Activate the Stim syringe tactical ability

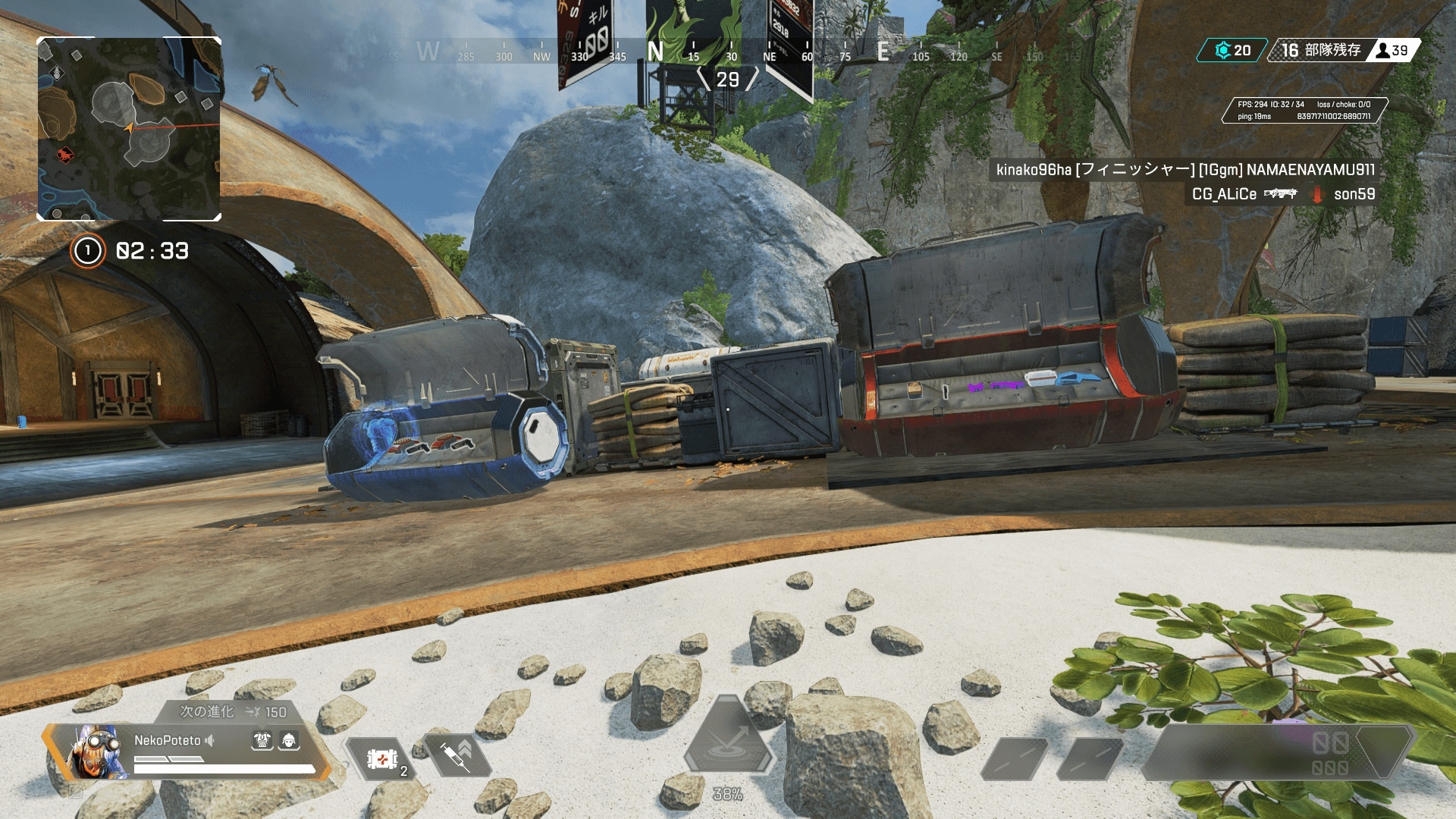coord(457,755)
